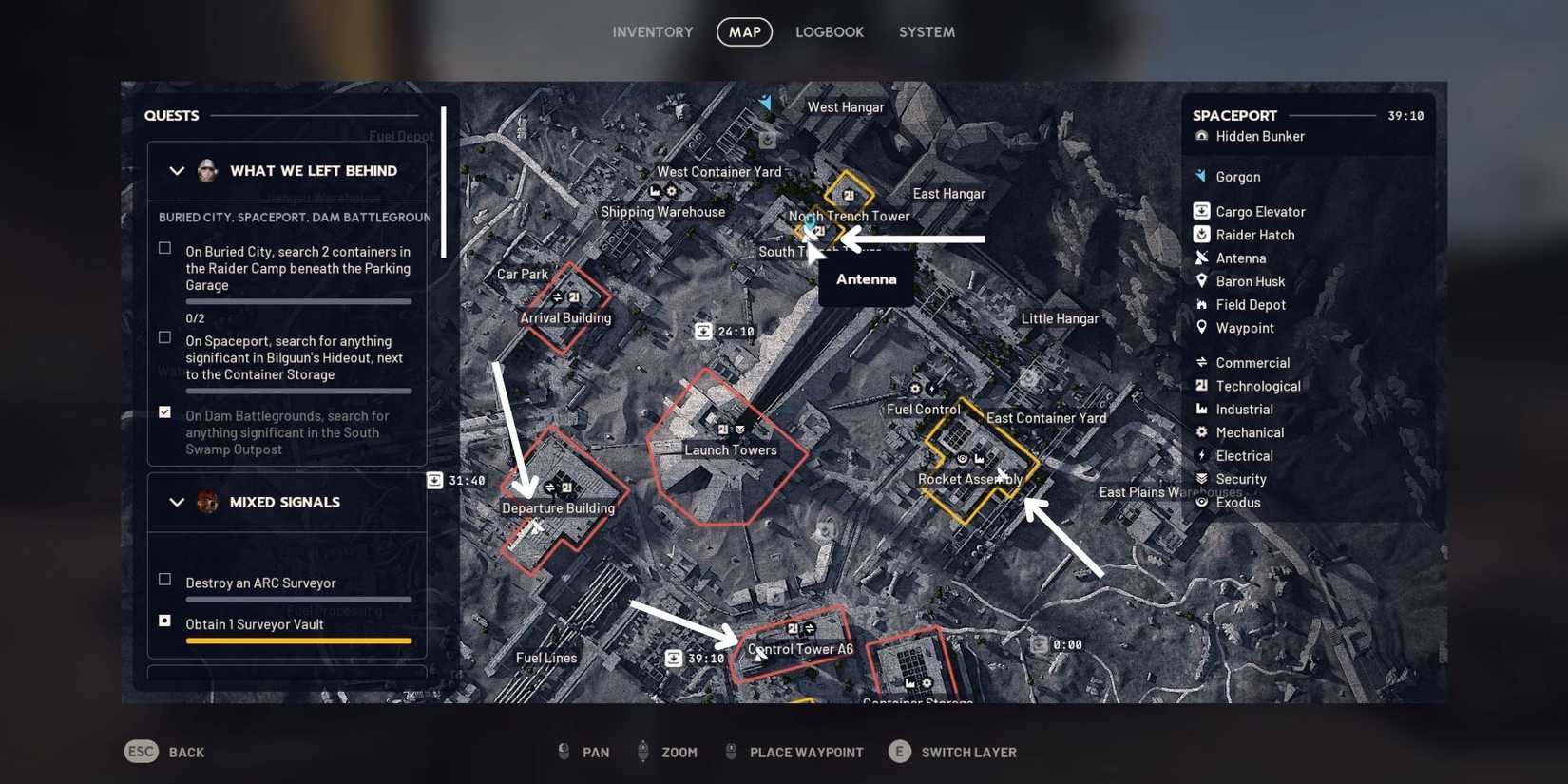
Task: Check the Buried City containers objective box
Action: coord(164,248)
